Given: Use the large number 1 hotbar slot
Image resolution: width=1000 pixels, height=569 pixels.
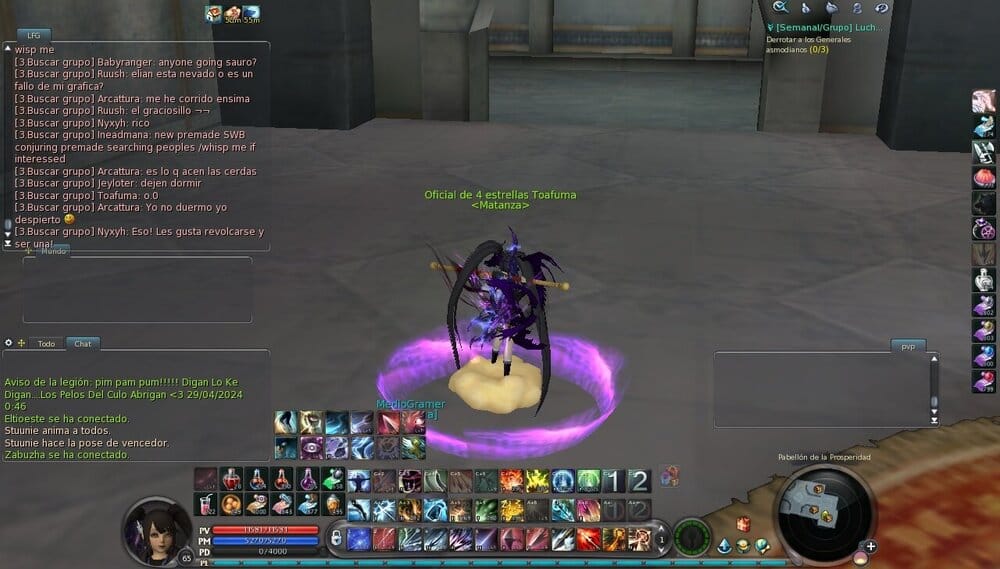Looking at the screenshot, I should point(612,481).
